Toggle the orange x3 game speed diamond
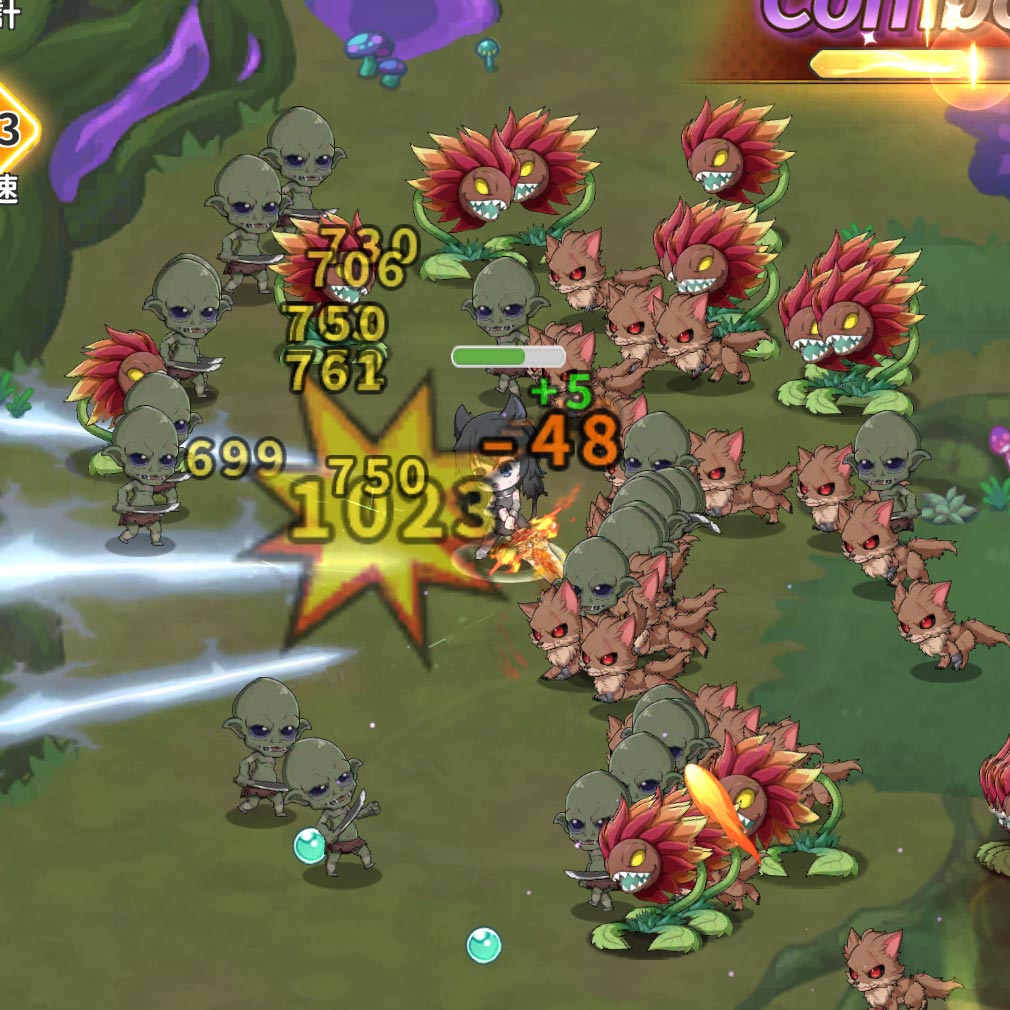This screenshot has width=1010, height=1010. coord(10,130)
